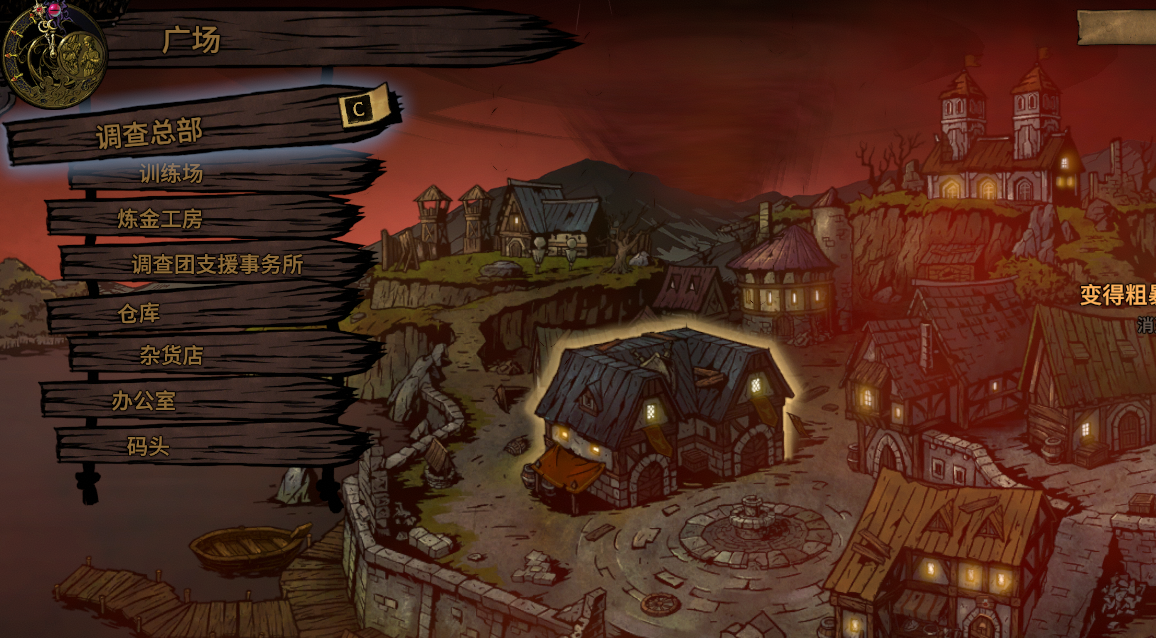Click the ornate moon clock emblem
This screenshot has width=1156, height=638.
[x=54, y=52]
